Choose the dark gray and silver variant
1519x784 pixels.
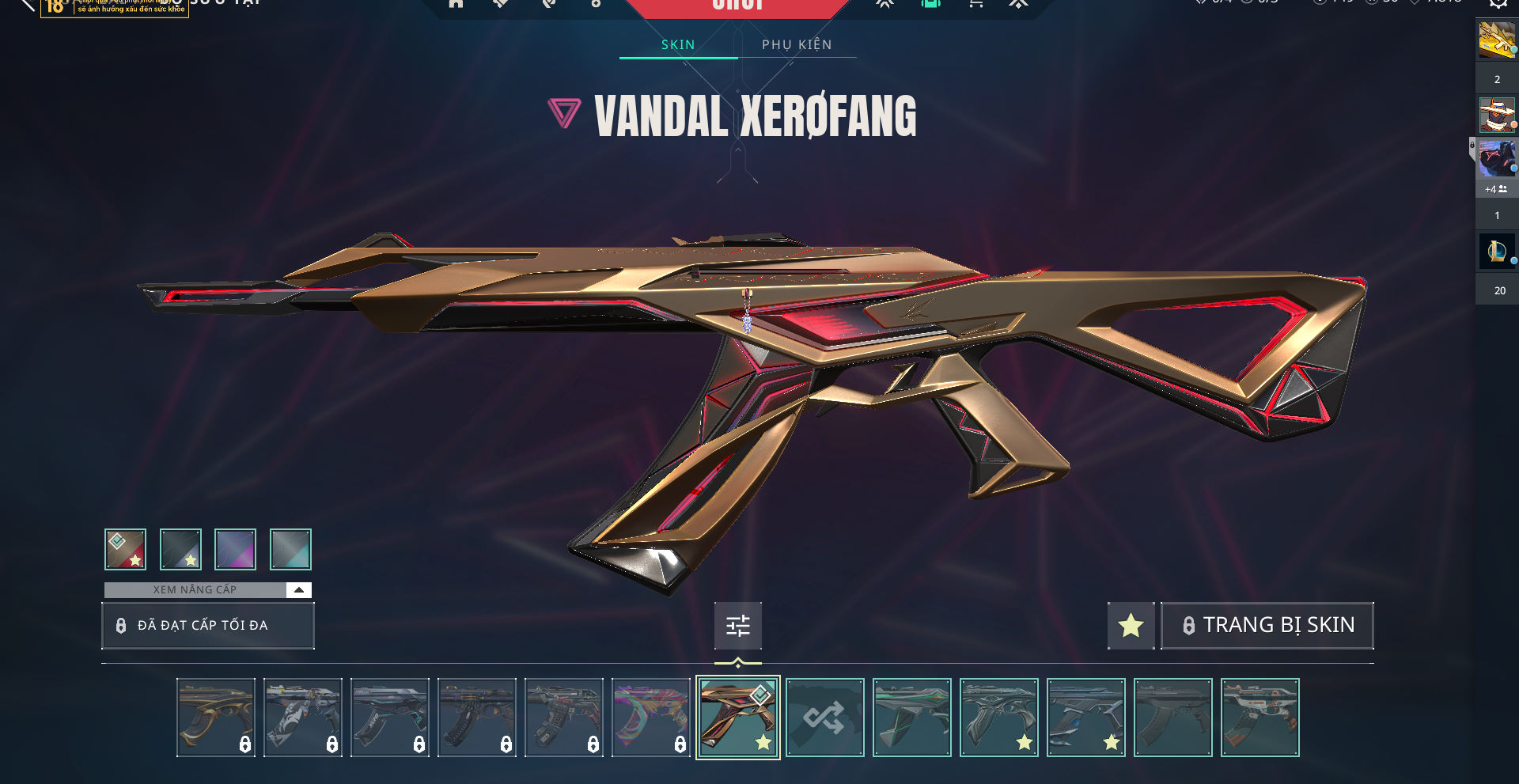point(180,550)
